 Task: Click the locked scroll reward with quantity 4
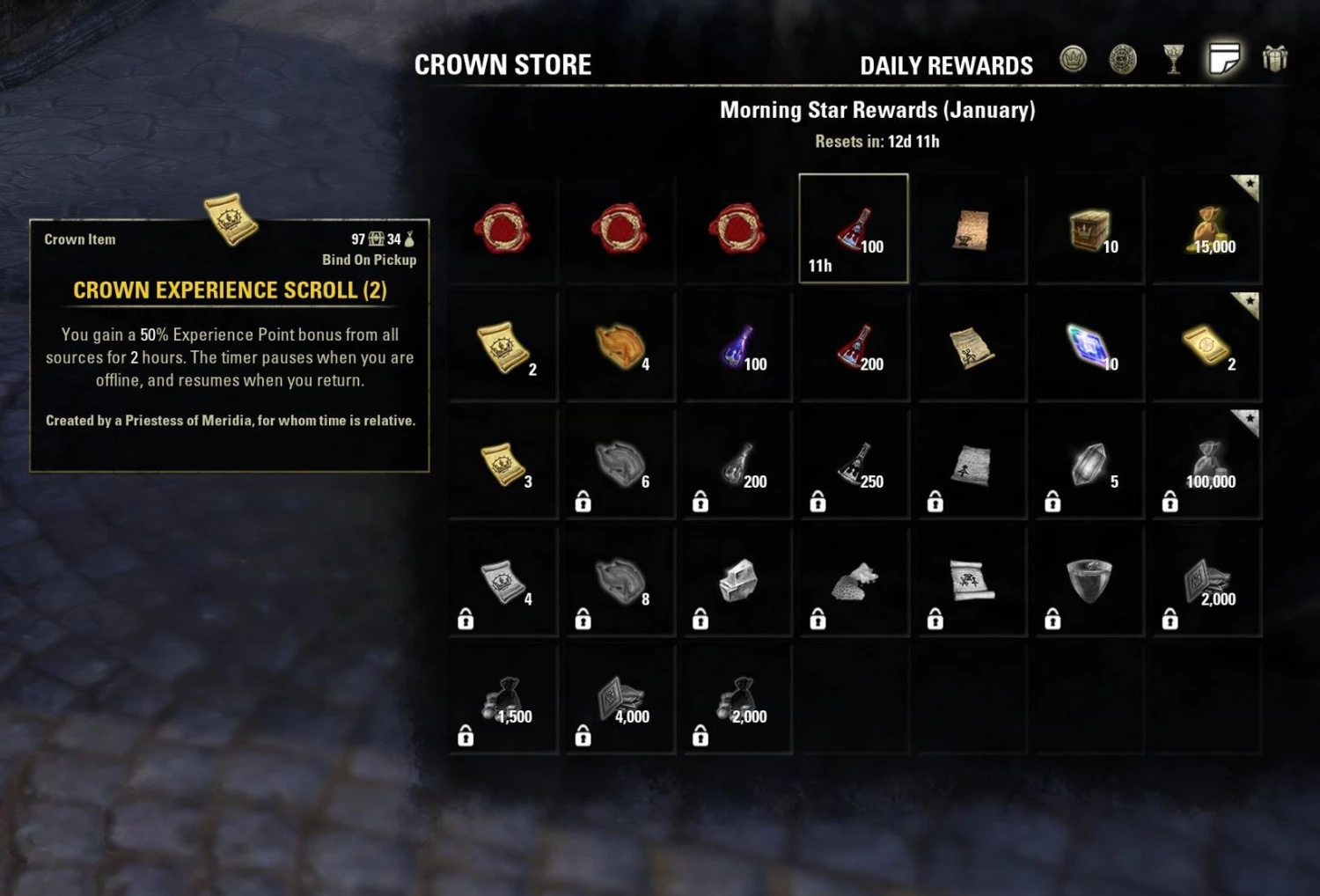[502, 582]
